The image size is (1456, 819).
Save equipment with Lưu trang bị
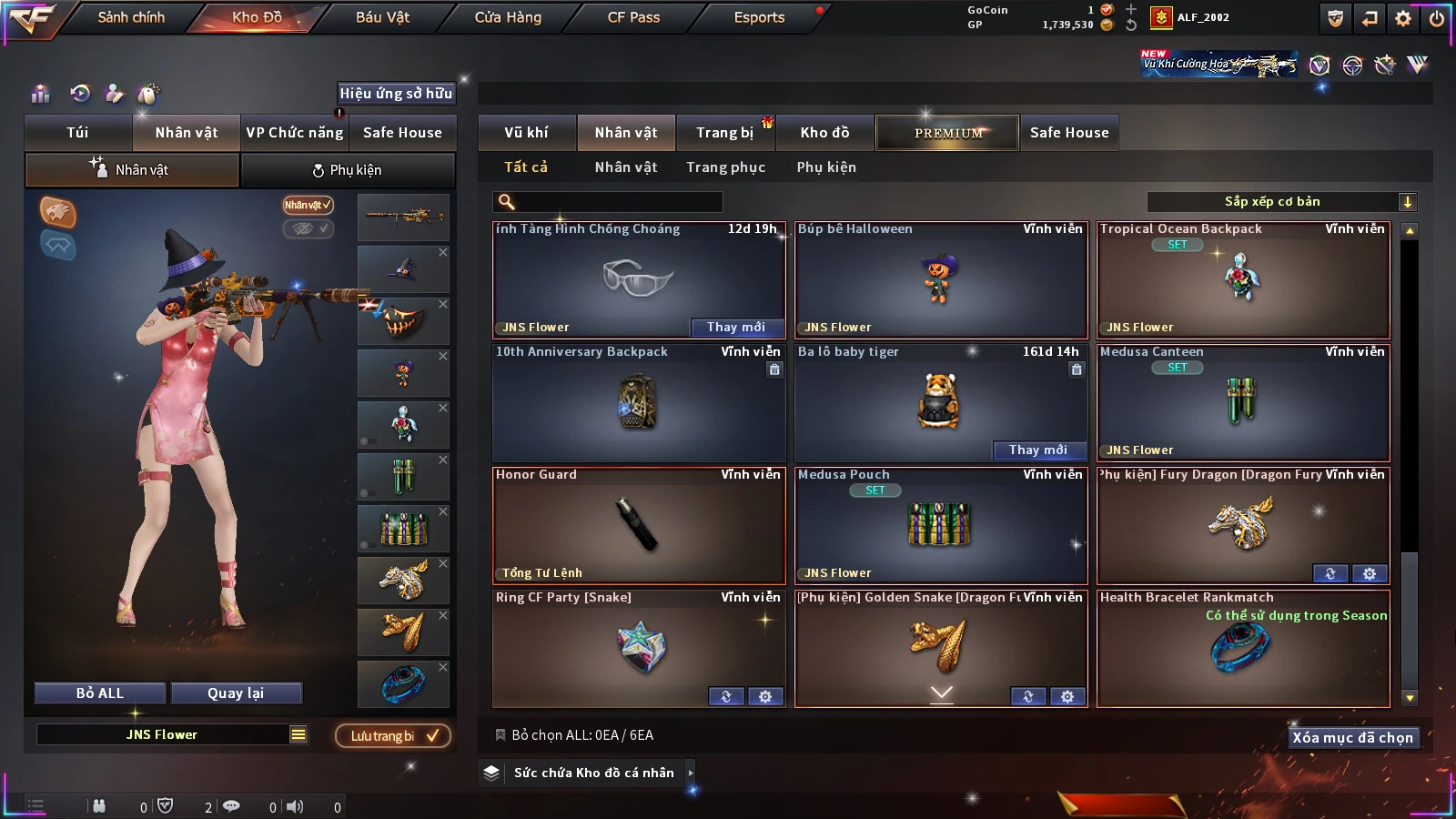[x=393, y=736]
